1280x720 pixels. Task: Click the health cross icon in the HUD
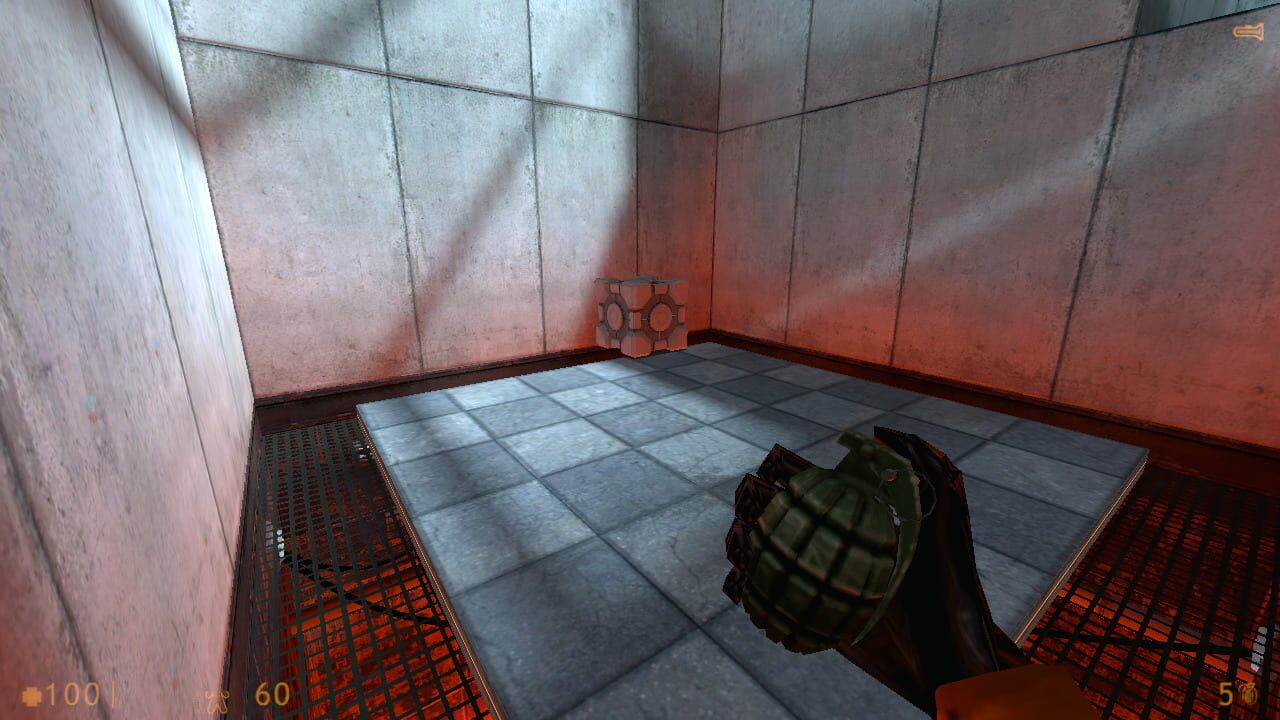[31, 696]
